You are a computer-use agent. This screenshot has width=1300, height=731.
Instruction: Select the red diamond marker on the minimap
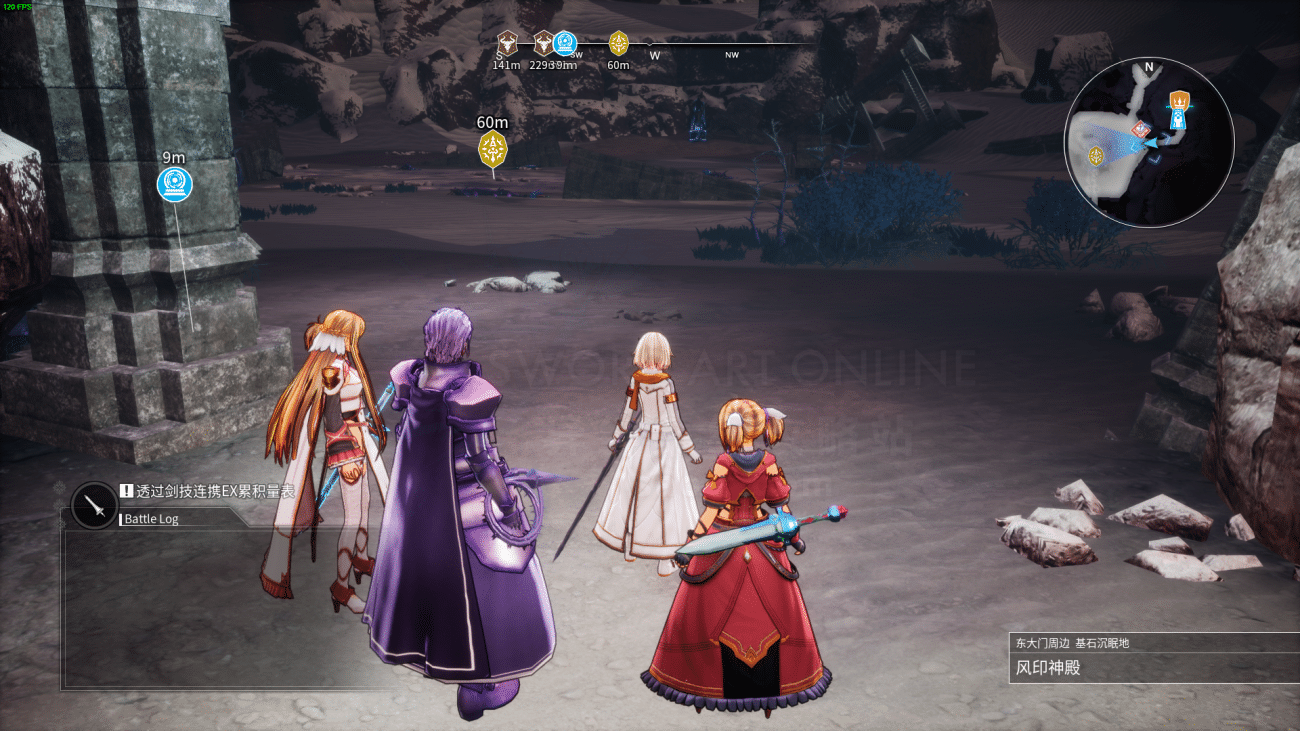1138,130
